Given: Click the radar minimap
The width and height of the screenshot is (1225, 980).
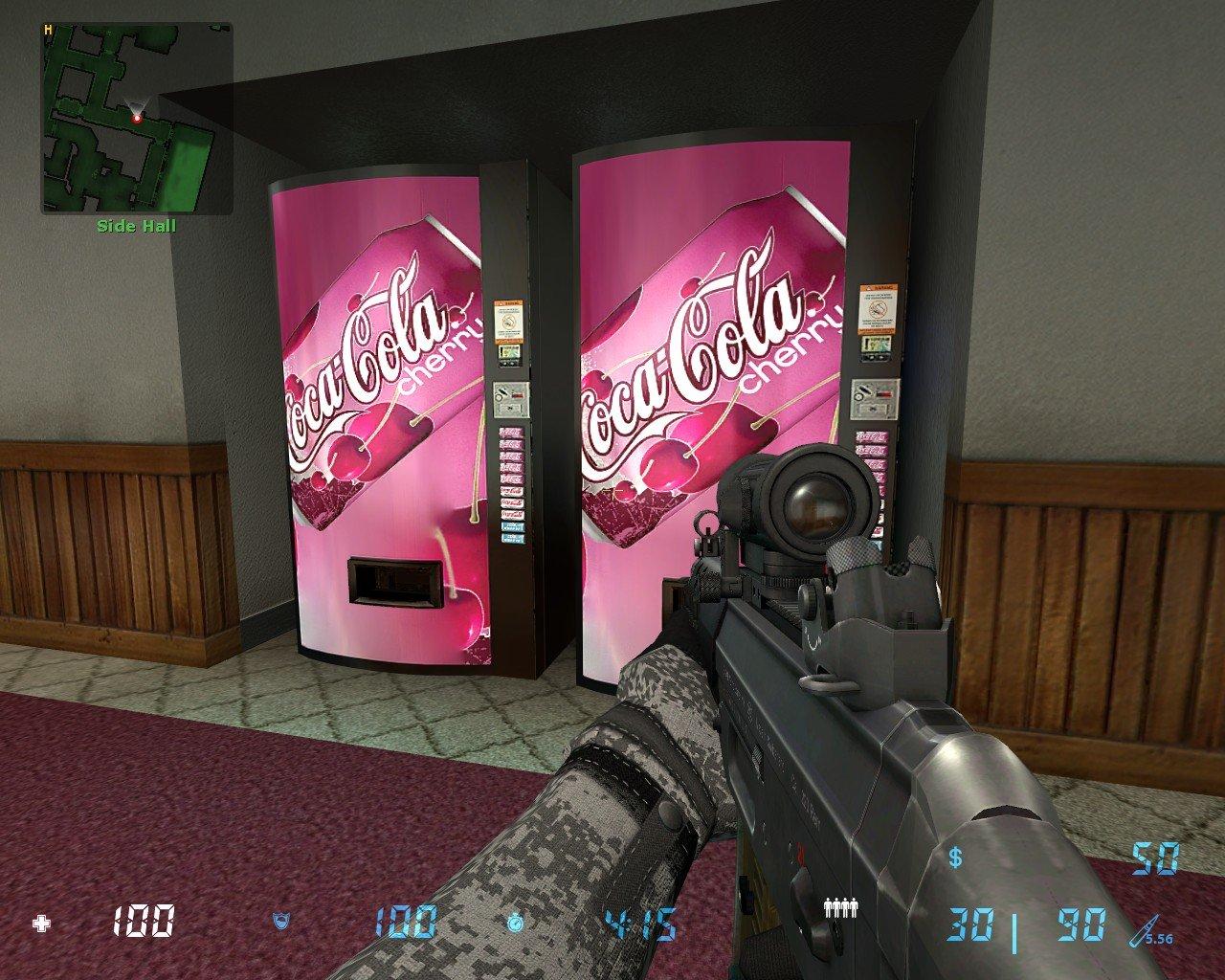Looking at the screenshot, I should 136,117.
